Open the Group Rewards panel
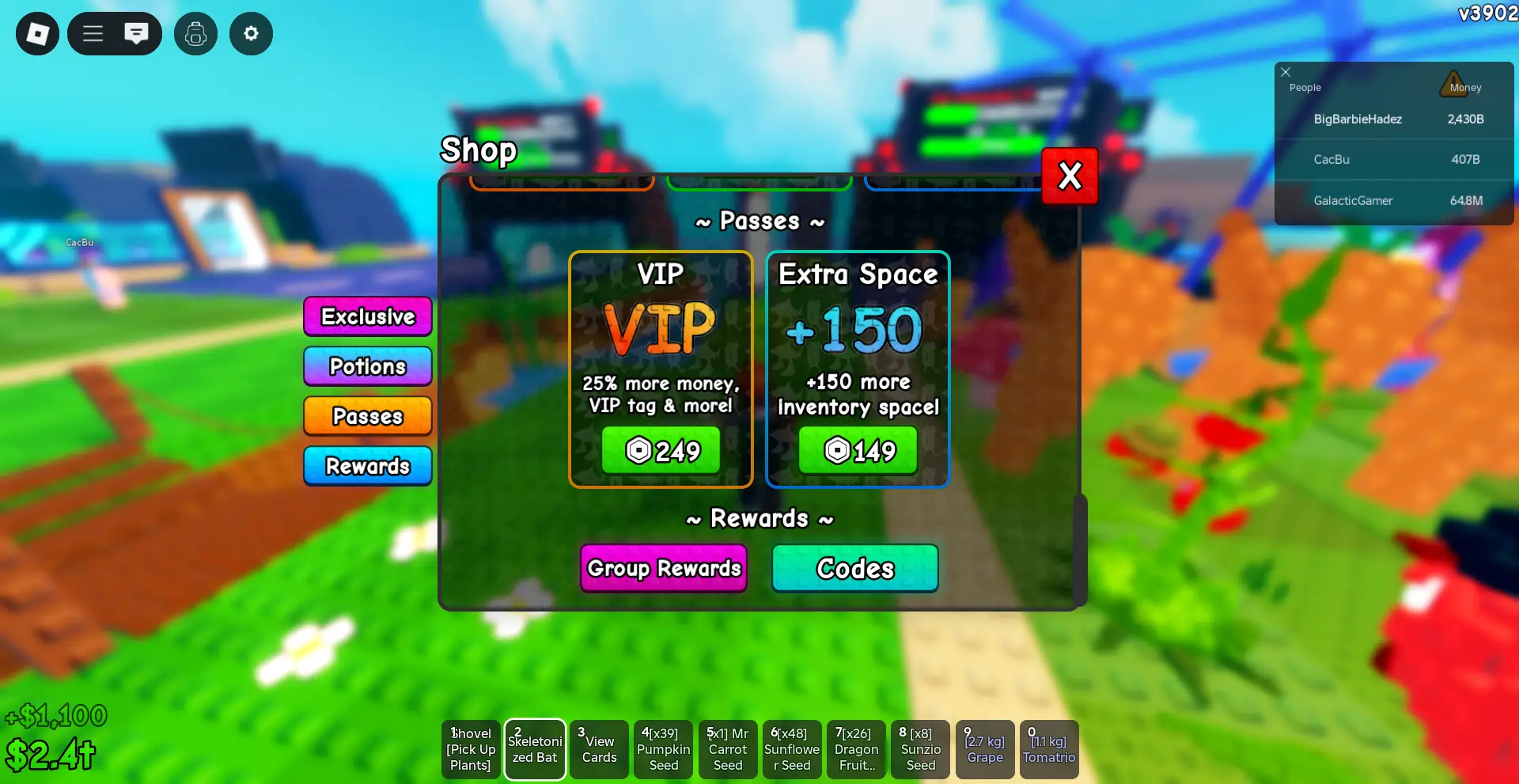The image size is (1519, 784). (663, 568)
